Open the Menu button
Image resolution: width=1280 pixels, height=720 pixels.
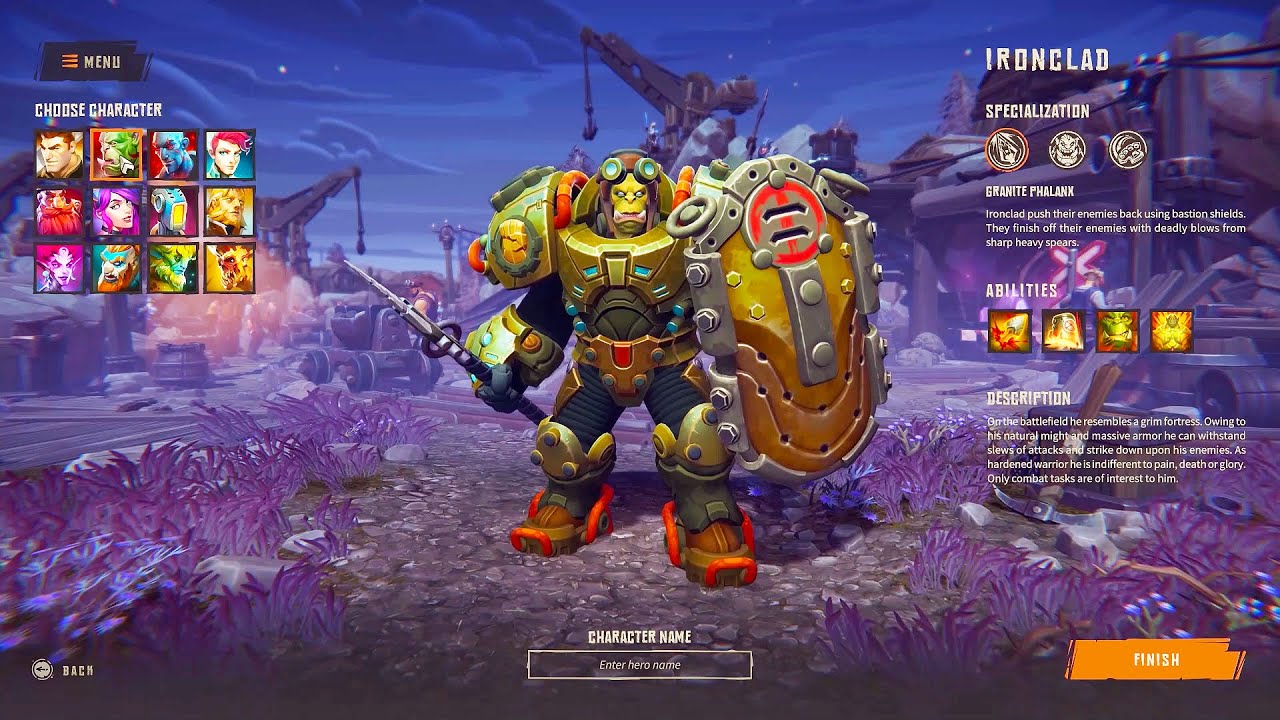point(92,62)
